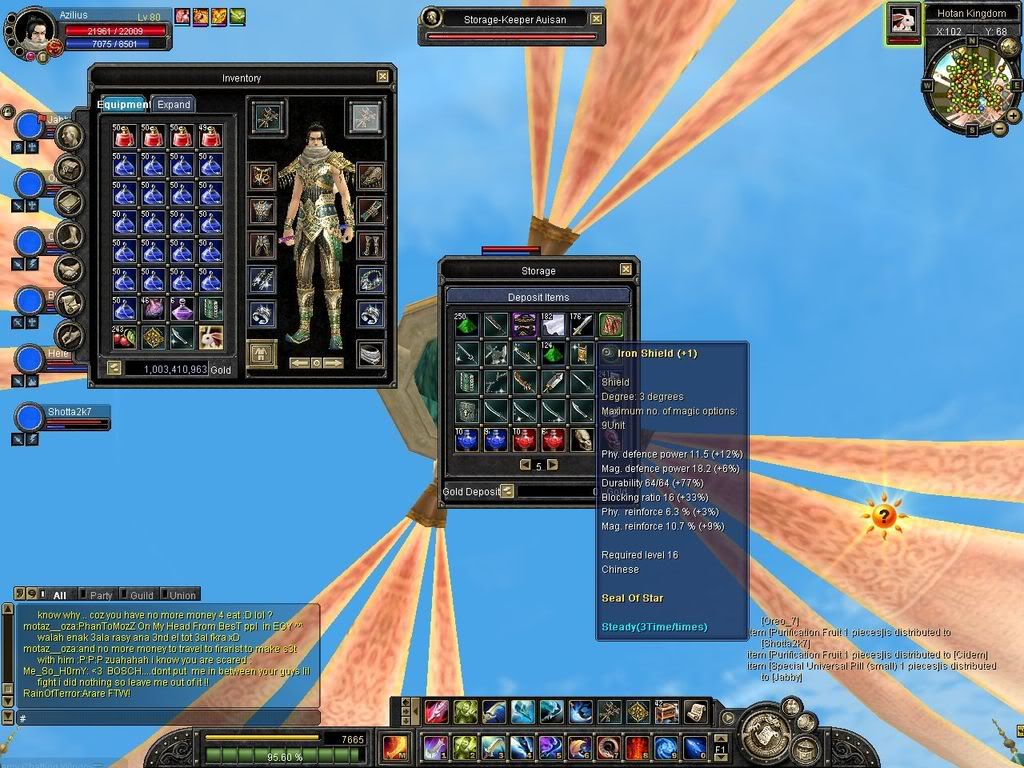The image size is (1024, 768).
Task: Close the Storage window
Action: (x=626, y=269)
